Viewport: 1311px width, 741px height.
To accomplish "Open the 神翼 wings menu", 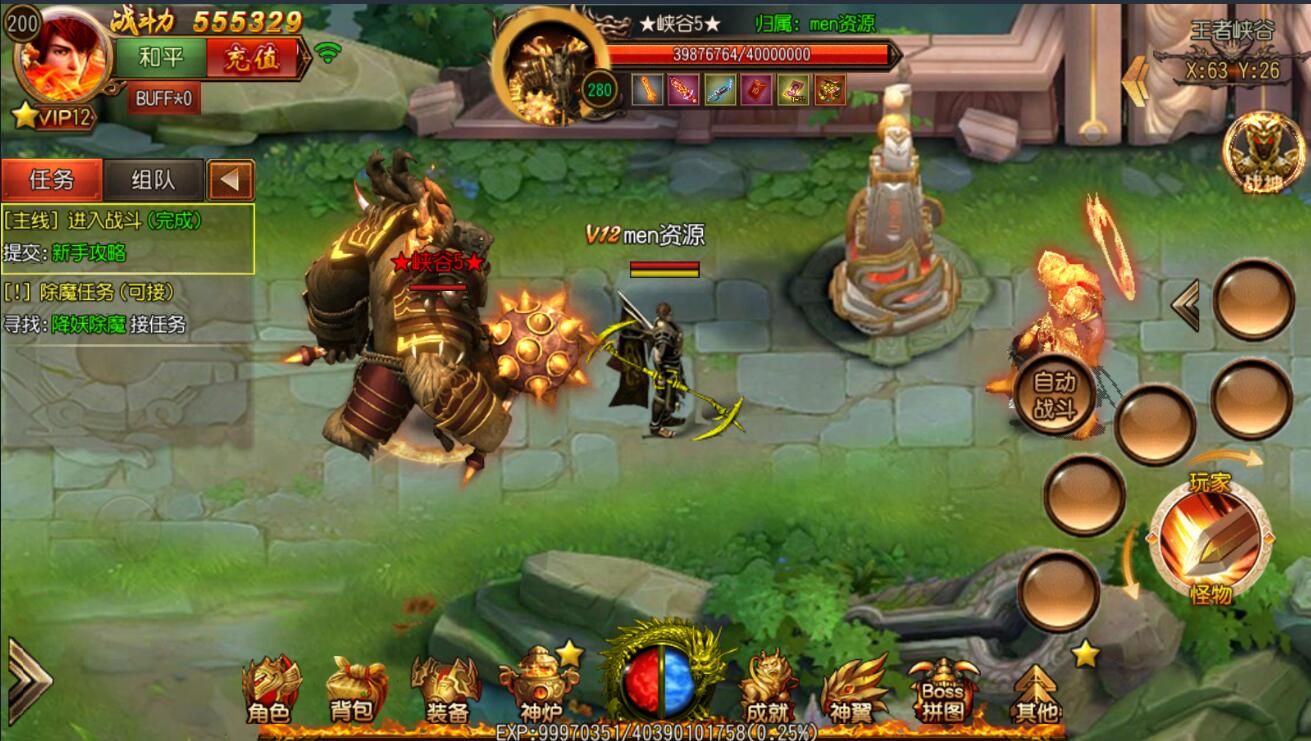I will pos(853,690).
